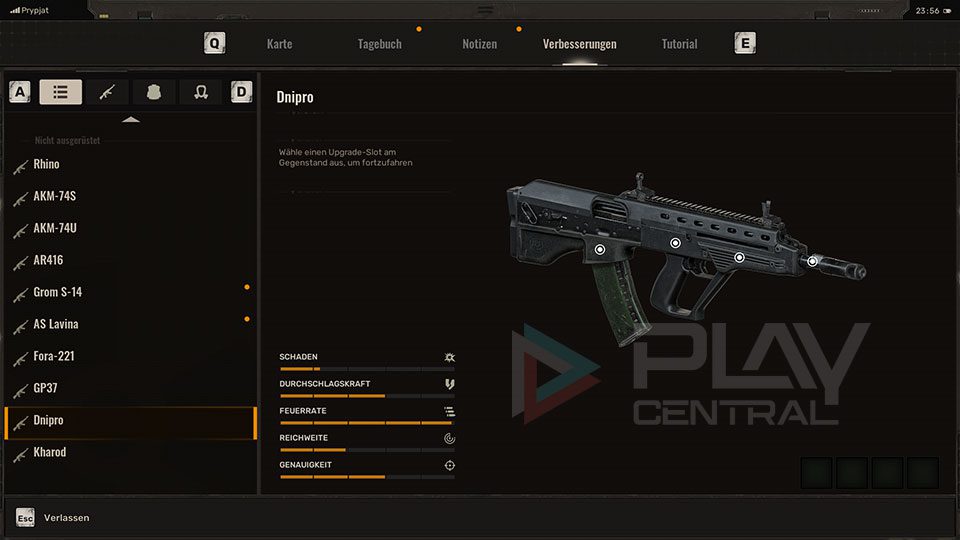The width and height of the screenshot is (960, 540).
Task: Show all items list filter
Action: (x=61, y=92)
